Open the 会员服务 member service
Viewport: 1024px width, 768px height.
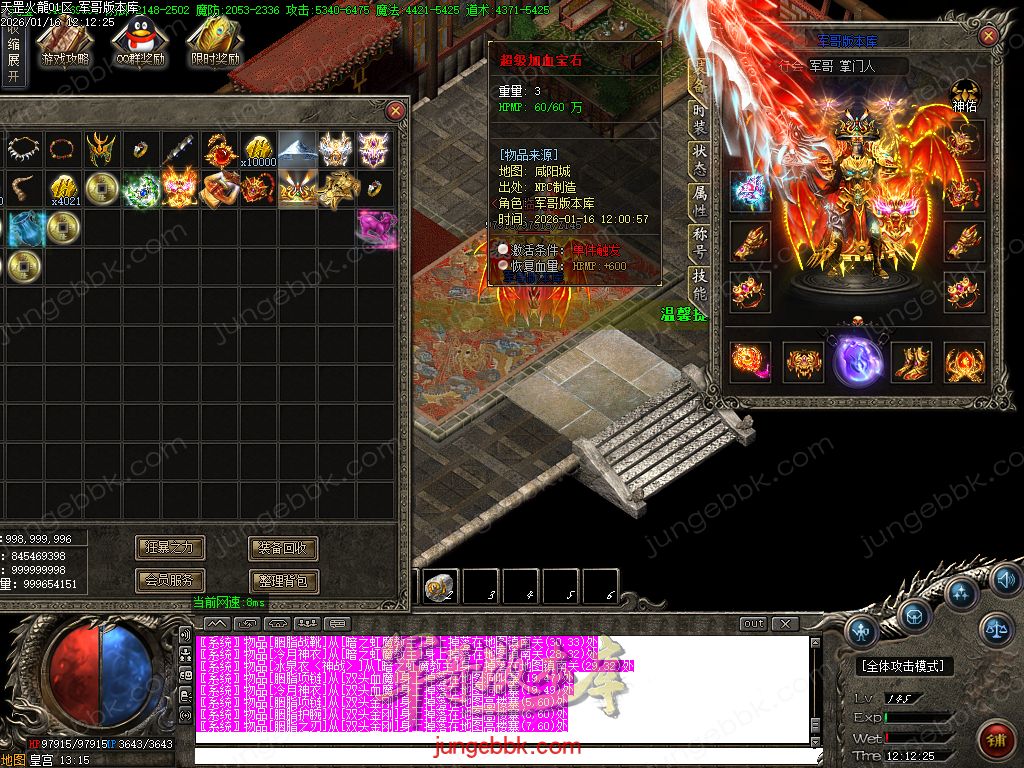coord(170,580)
